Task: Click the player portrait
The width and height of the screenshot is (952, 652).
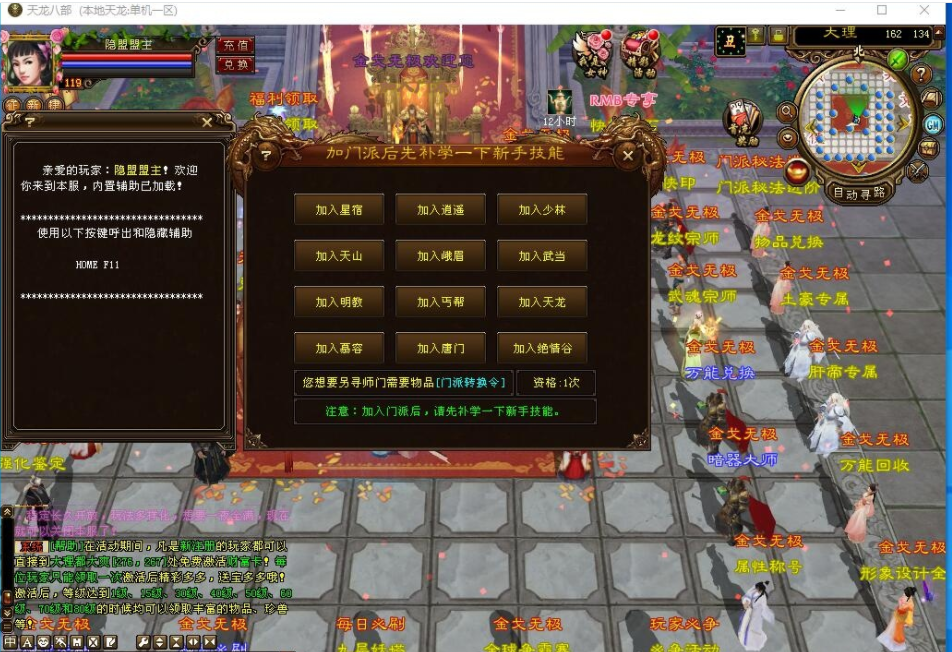Action: click(30, 62)
